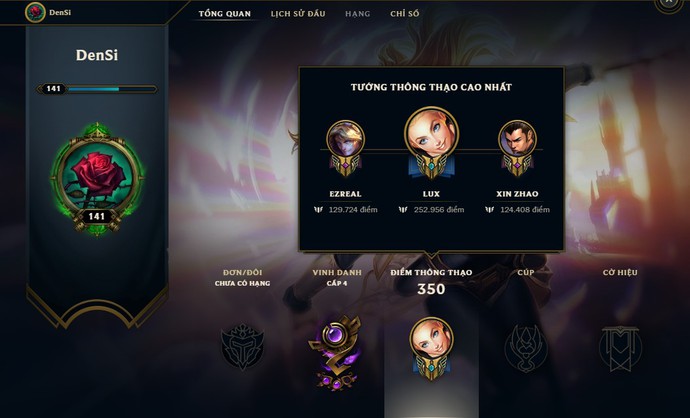Click the Điểm Thông Thạo champion crest
This screenshot has width=690, height=418.
(x=432, y=346)
